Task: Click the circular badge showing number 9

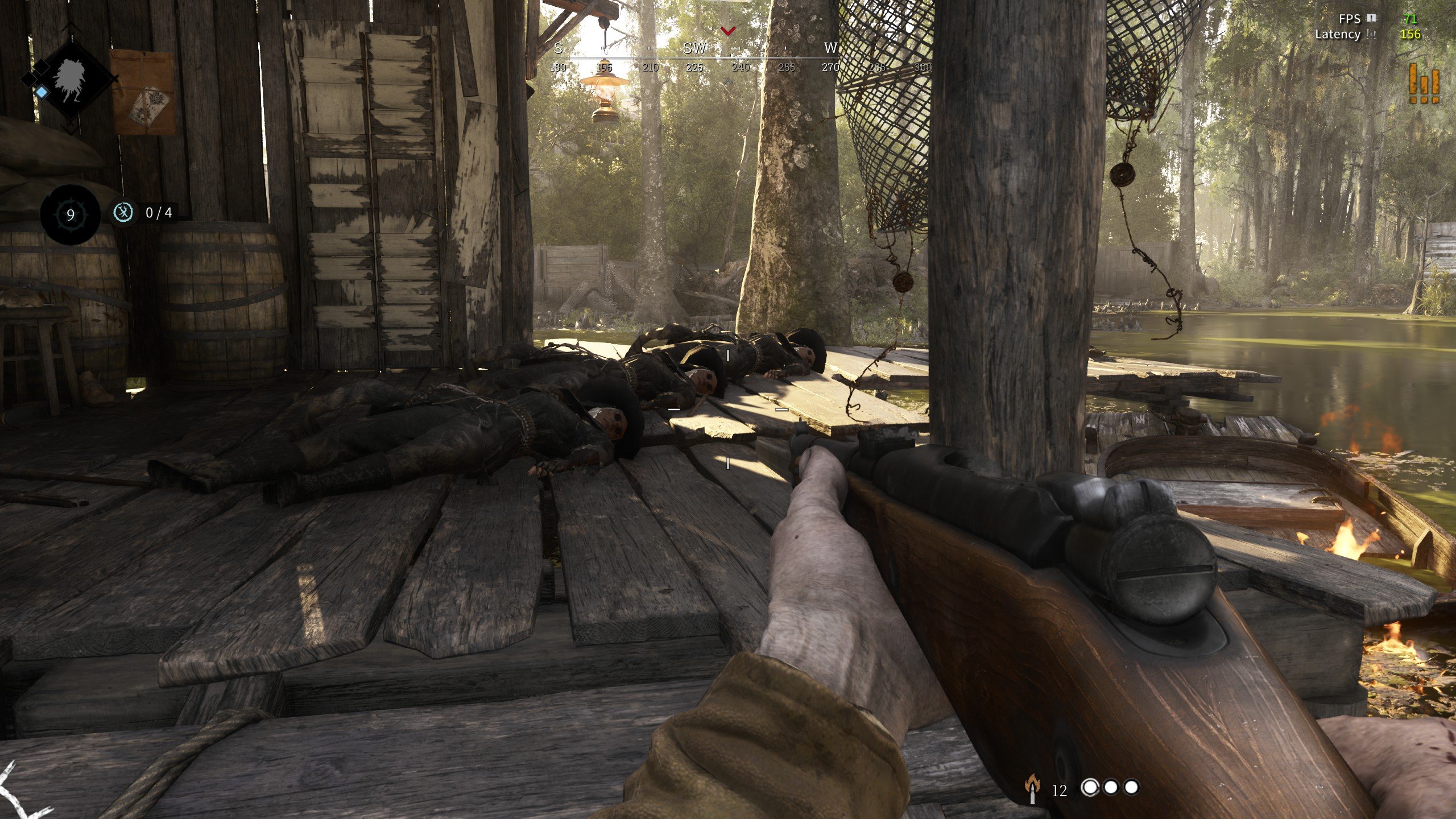Action: [x=71, y=214]
